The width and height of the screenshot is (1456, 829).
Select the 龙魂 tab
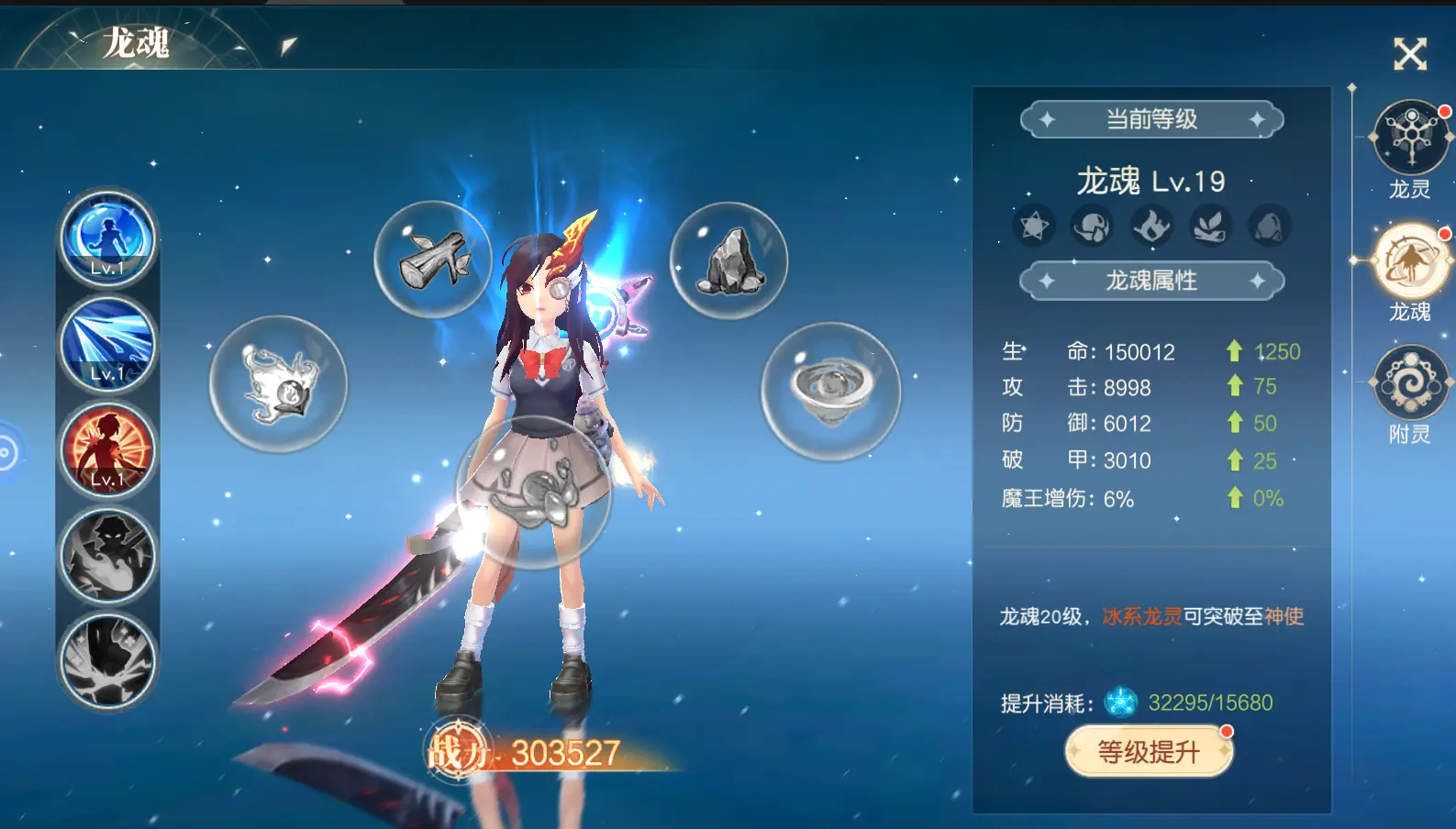point(1410,261)
